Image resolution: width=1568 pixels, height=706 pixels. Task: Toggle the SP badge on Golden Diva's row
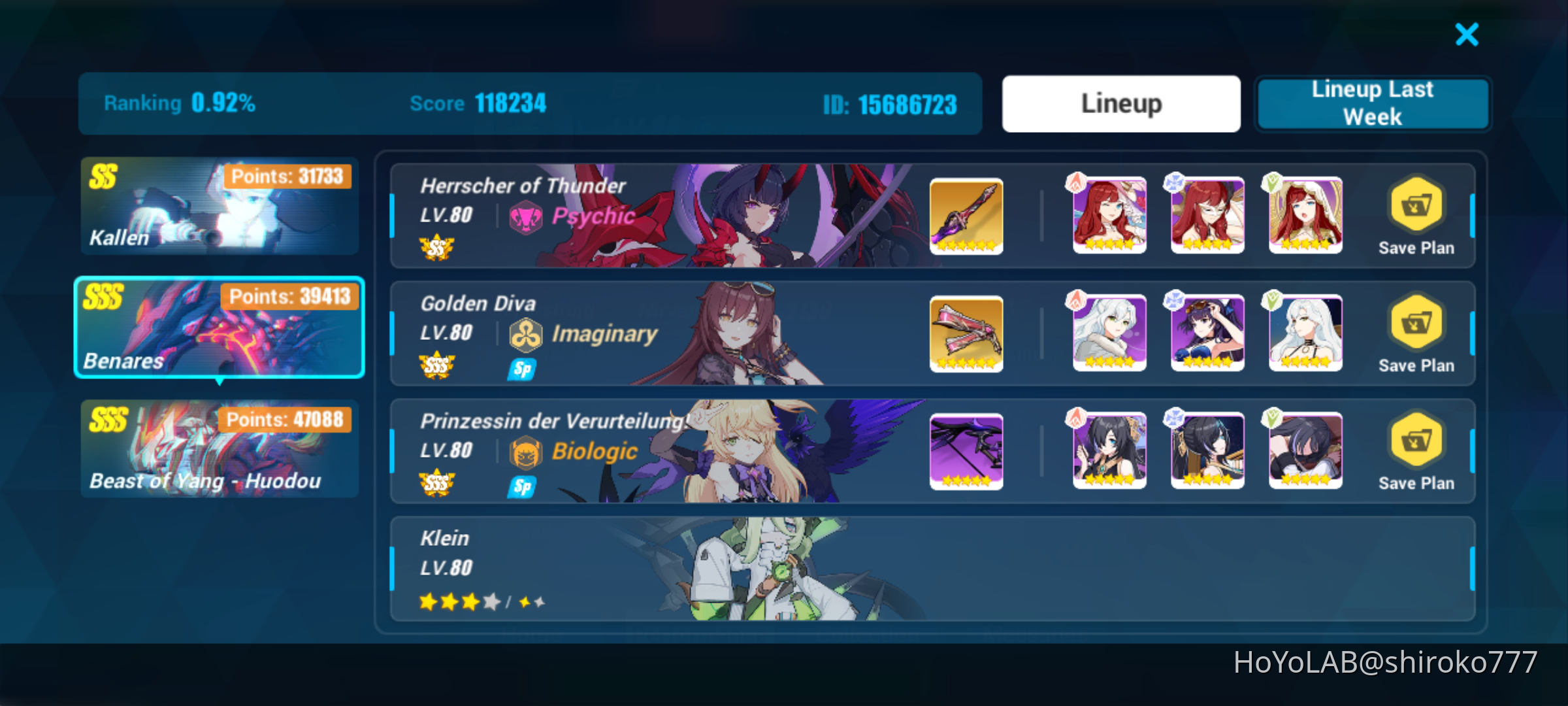coord(521,368)
